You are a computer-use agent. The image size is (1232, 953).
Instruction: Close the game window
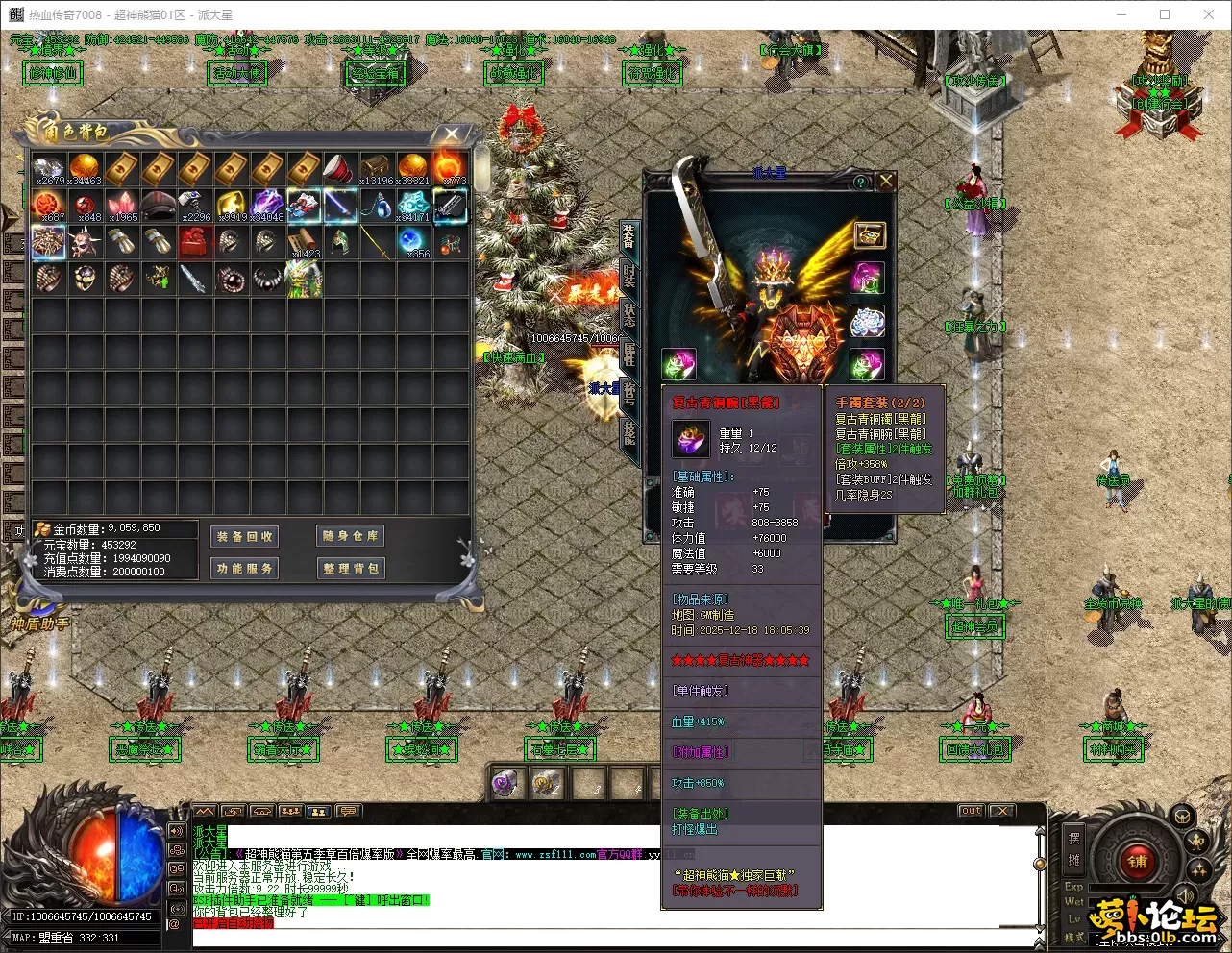tap(1209, 14)
